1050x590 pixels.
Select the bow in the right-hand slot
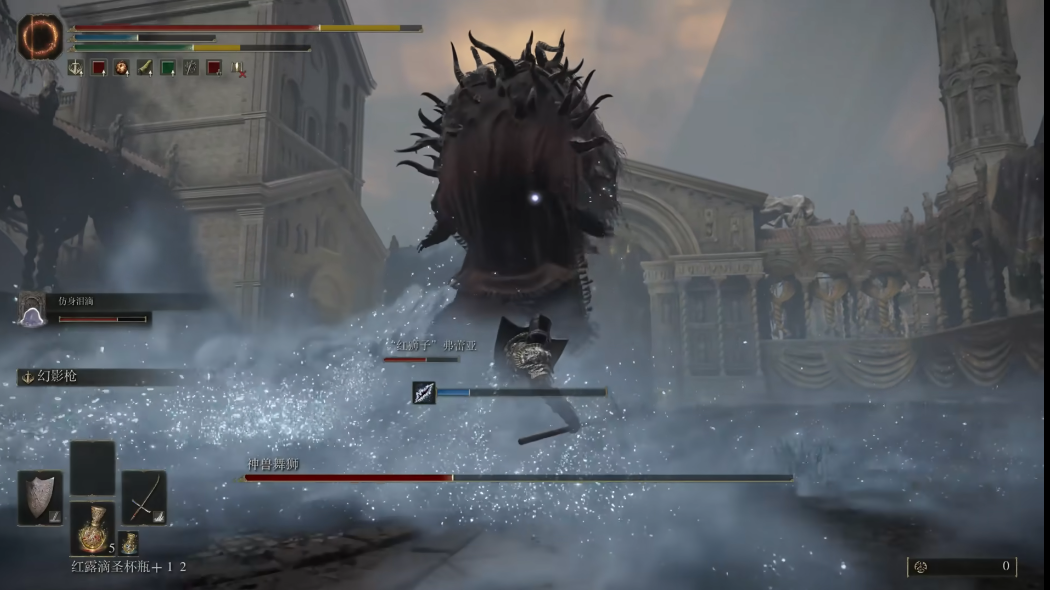(x=144, y=497)
